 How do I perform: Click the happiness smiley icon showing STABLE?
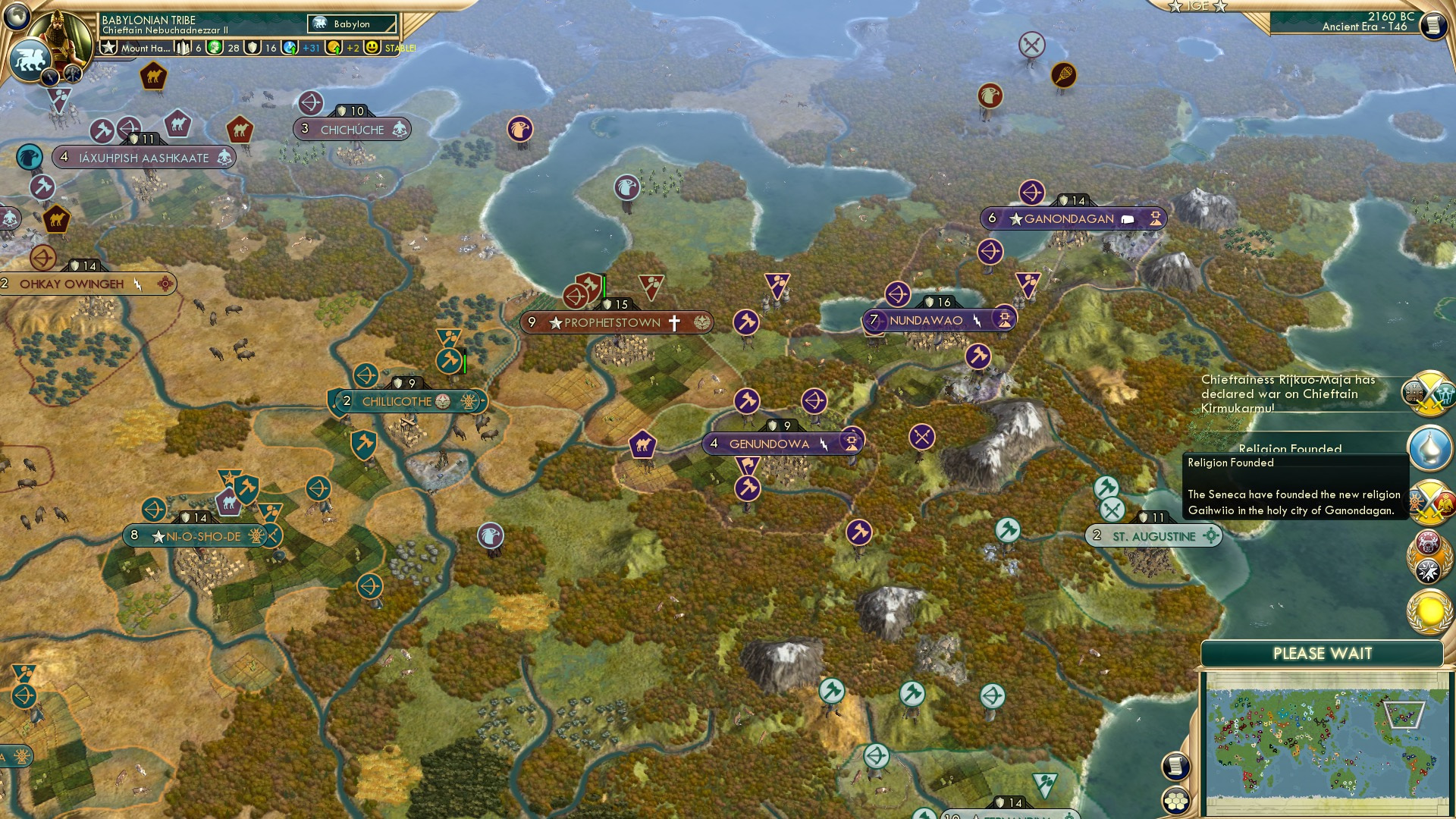(x=372, y=48)
